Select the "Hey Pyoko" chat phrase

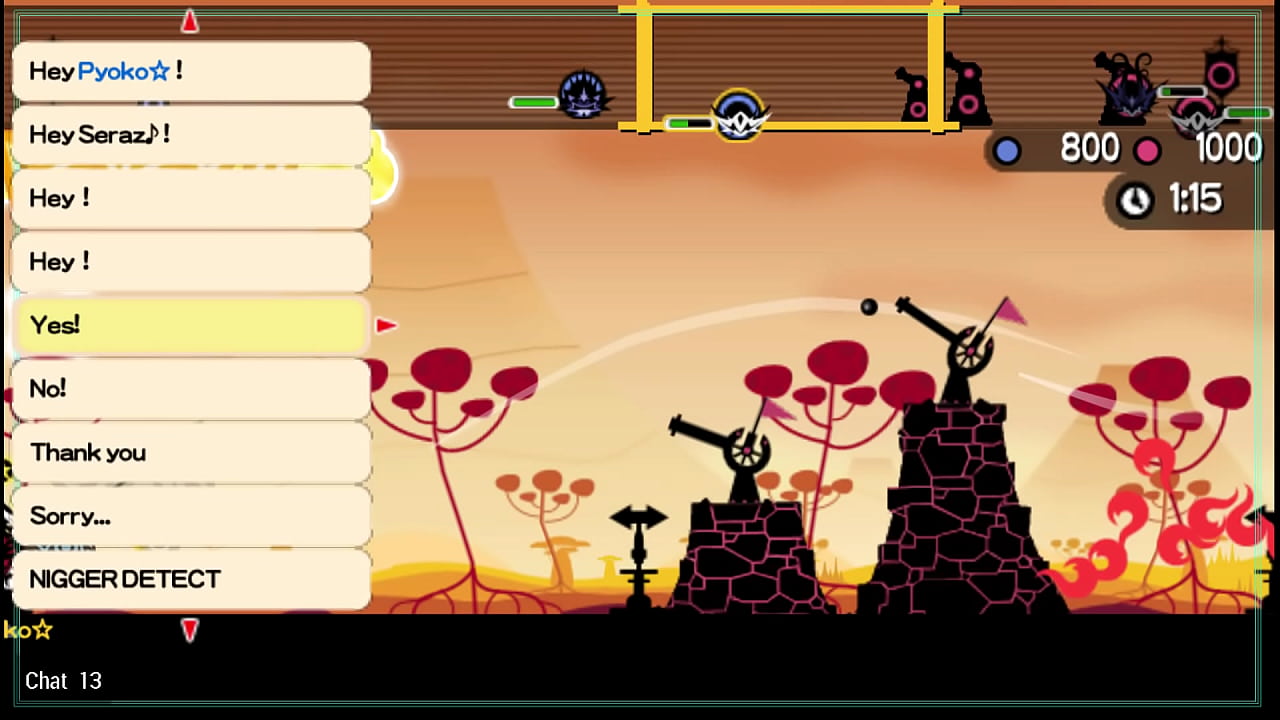pyautogui.click(x=190, y=71)
